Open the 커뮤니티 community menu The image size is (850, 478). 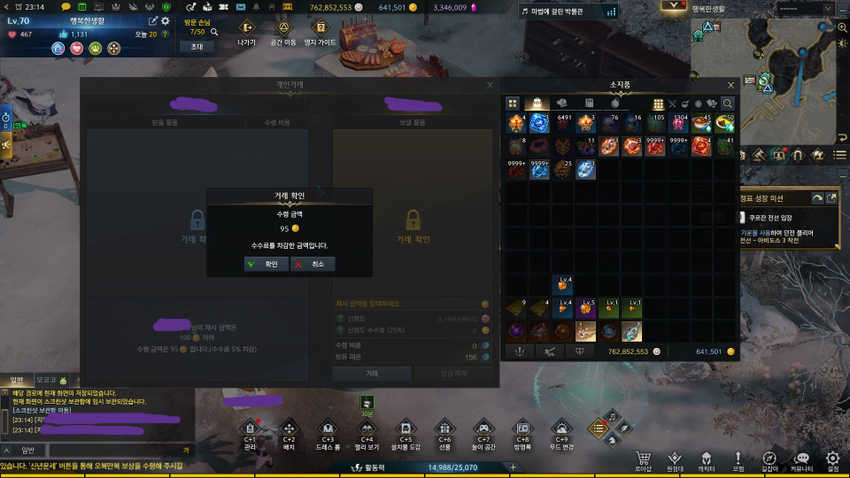(x=801, y=461)
